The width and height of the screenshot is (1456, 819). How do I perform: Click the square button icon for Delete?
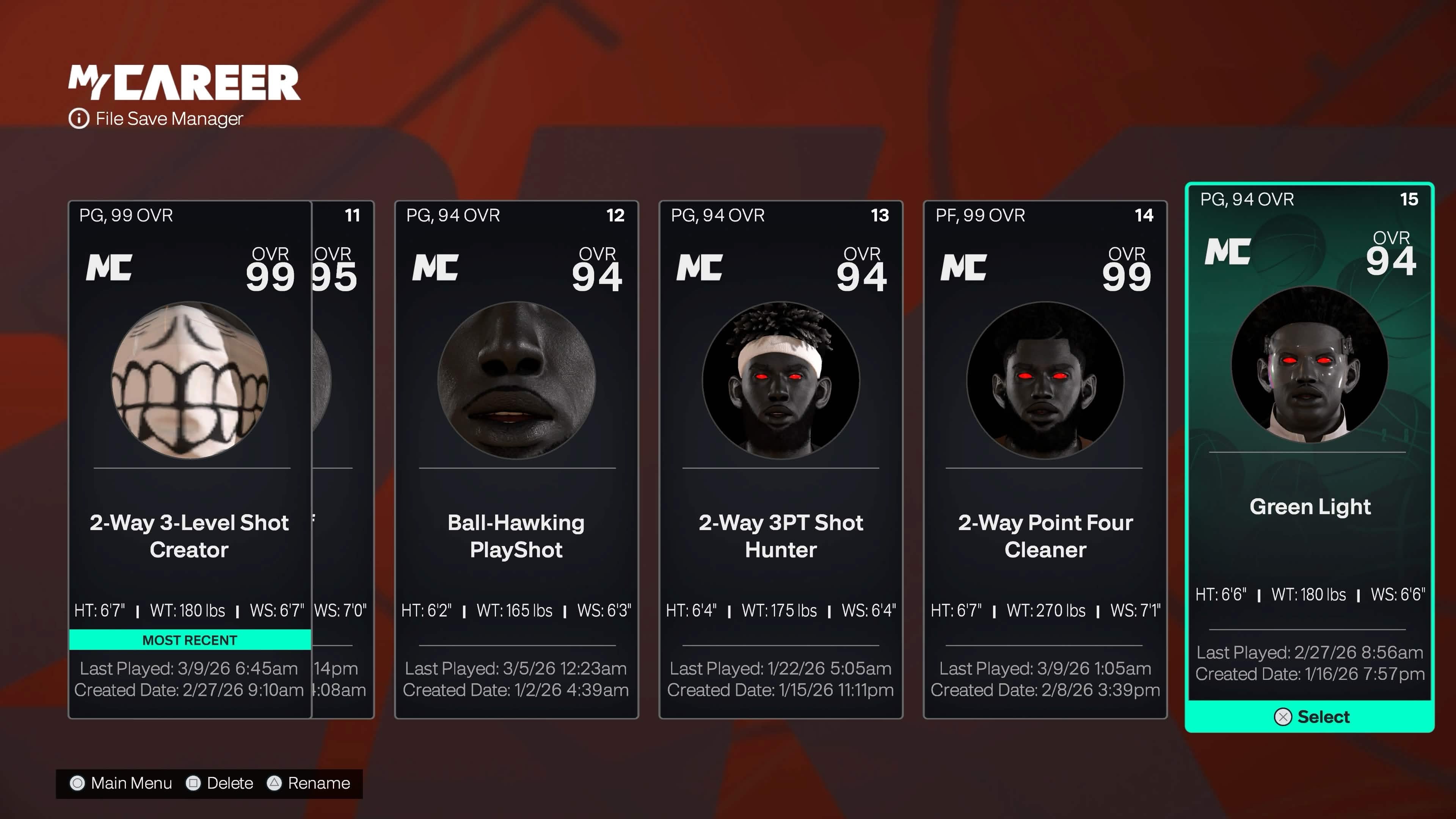193,783
